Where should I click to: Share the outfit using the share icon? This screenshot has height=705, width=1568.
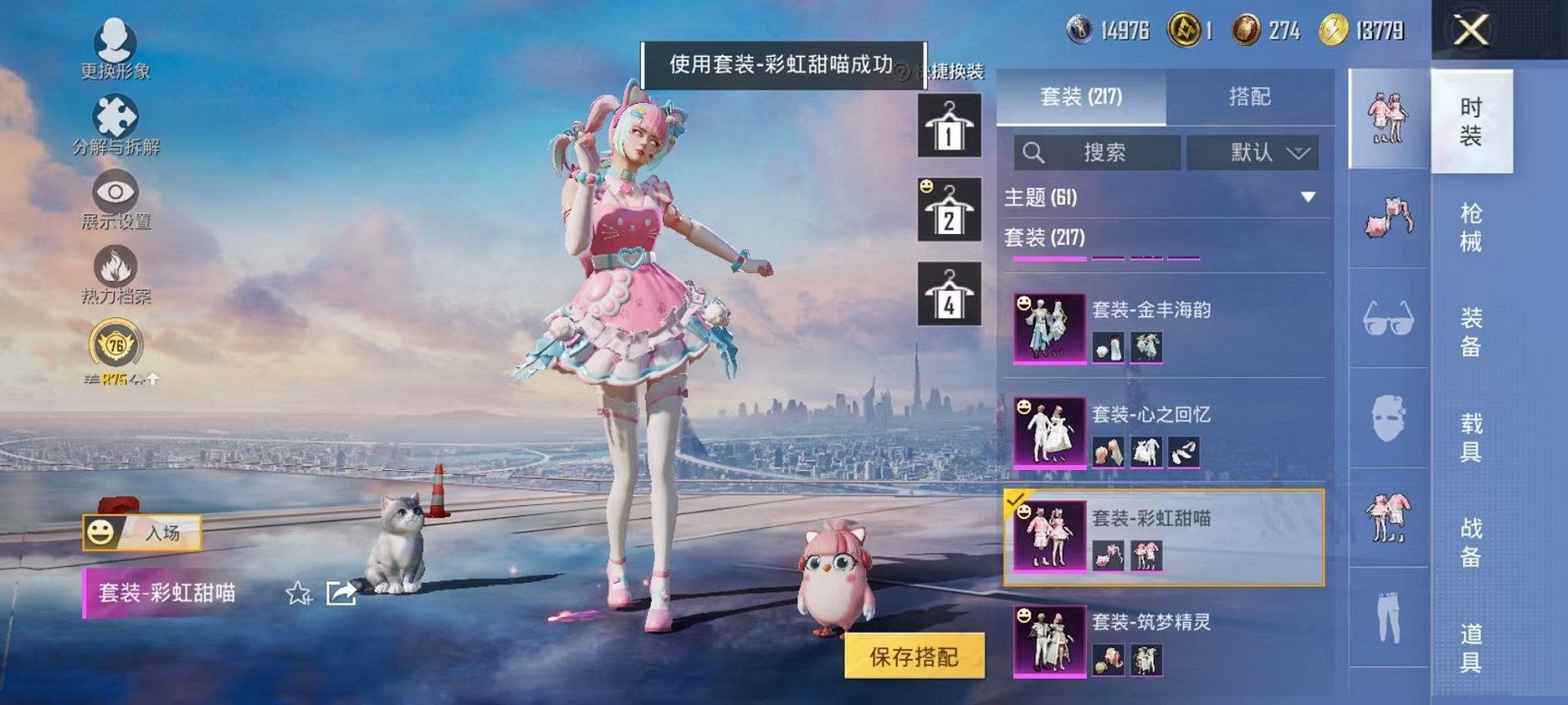point(338,594)
